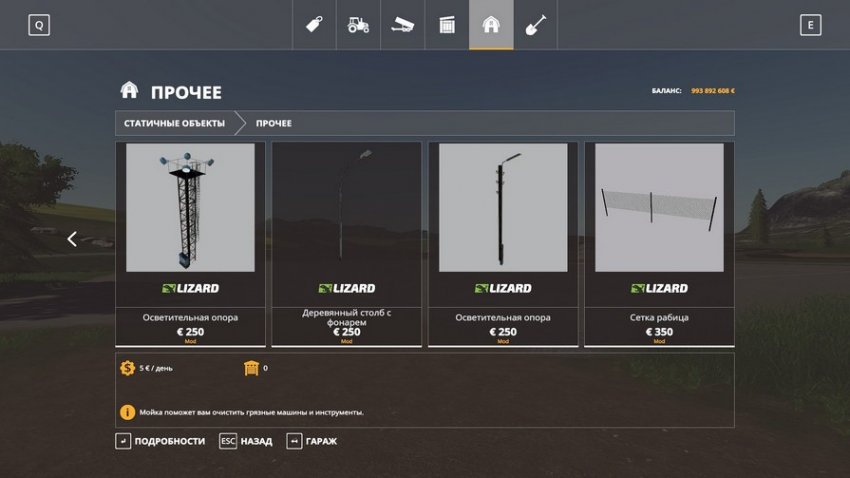Open the placeables house tab

[x=491, y=25]
